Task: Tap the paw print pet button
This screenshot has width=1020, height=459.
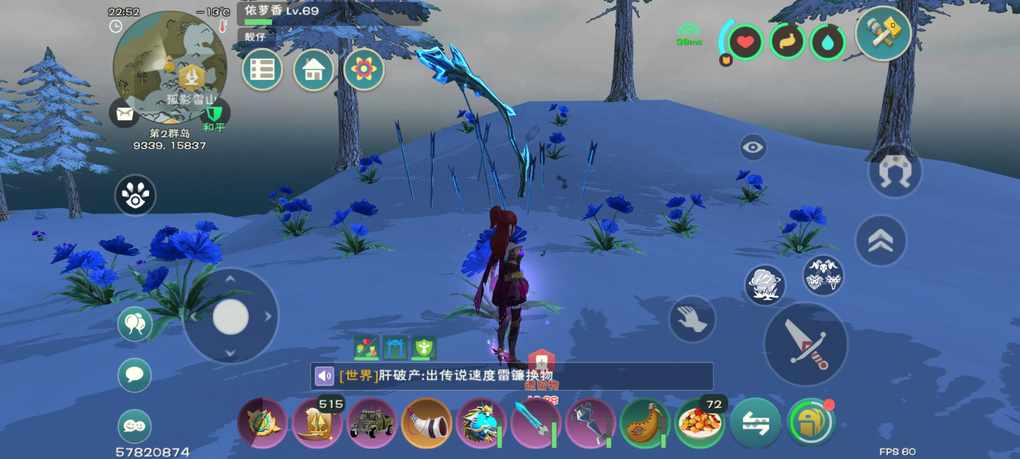Action: click(135, 196)
